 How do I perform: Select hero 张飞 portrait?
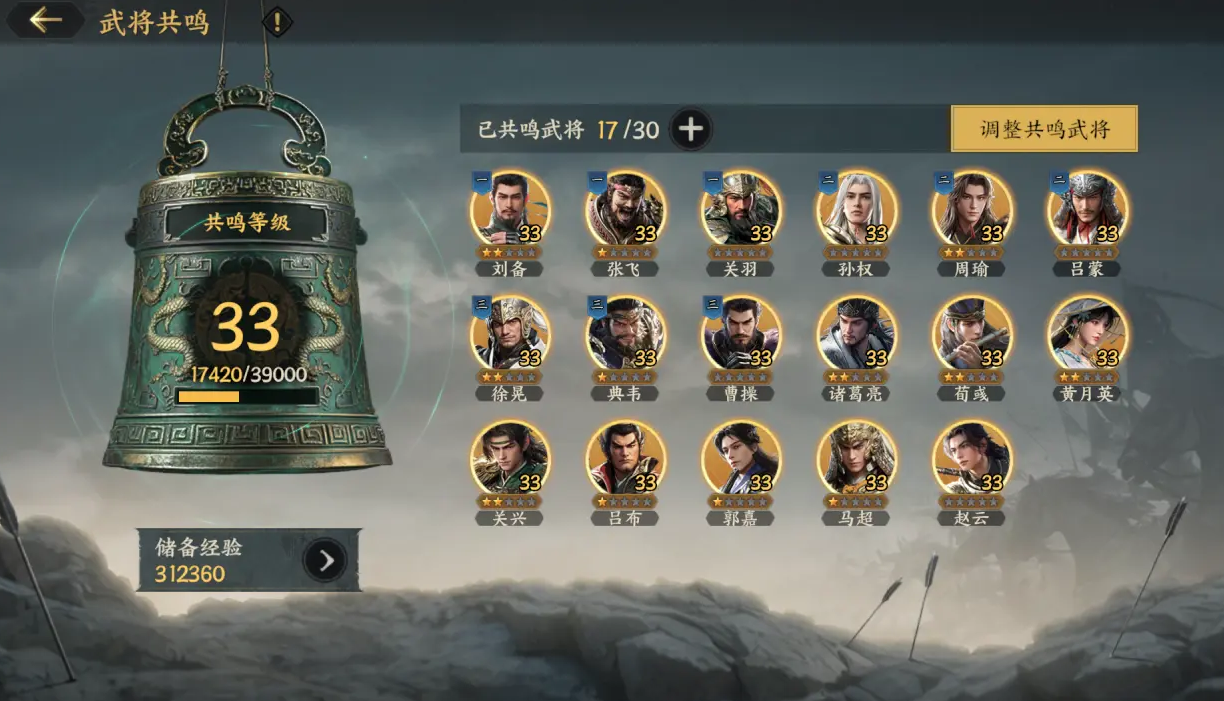click(x=625, y=210)
